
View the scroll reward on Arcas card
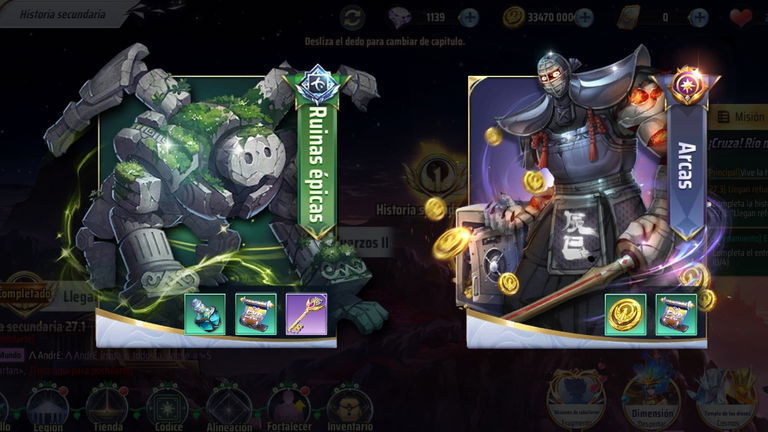click(676, 314)
